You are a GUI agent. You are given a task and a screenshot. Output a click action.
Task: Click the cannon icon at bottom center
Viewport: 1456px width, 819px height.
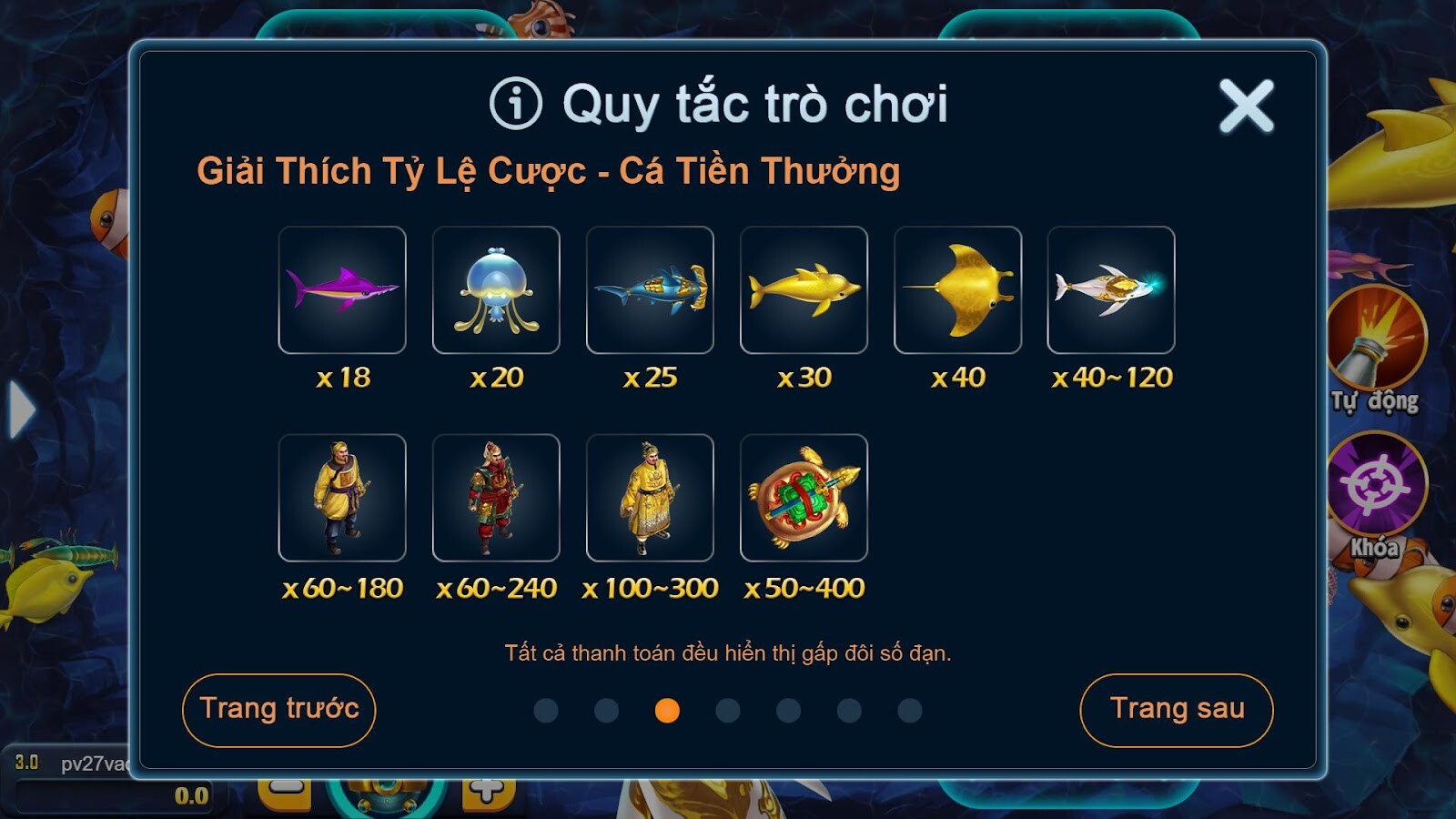pos(386,799)
